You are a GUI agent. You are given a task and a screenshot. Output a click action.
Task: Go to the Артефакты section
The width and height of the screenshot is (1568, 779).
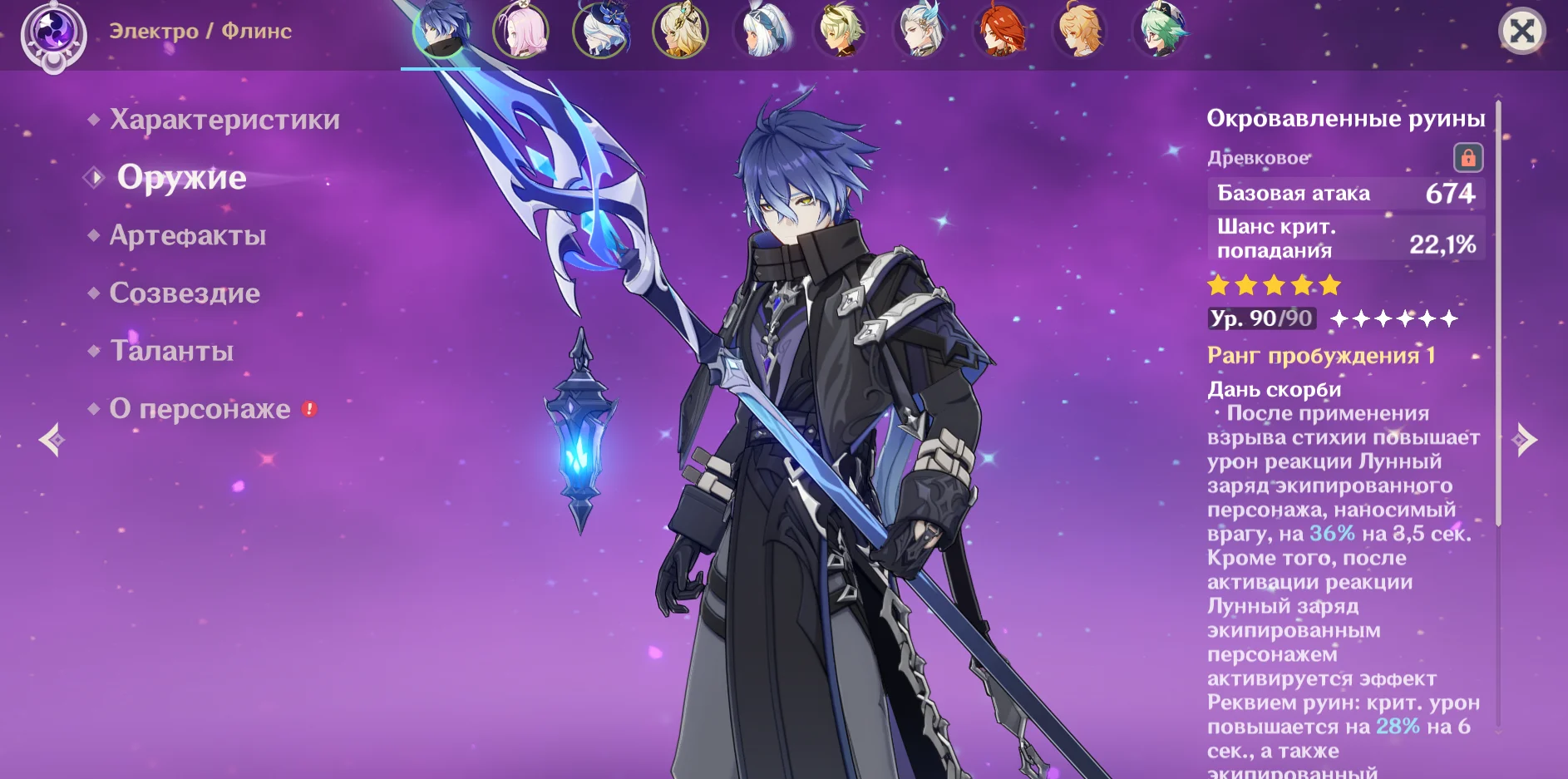[x=188, y=235]
